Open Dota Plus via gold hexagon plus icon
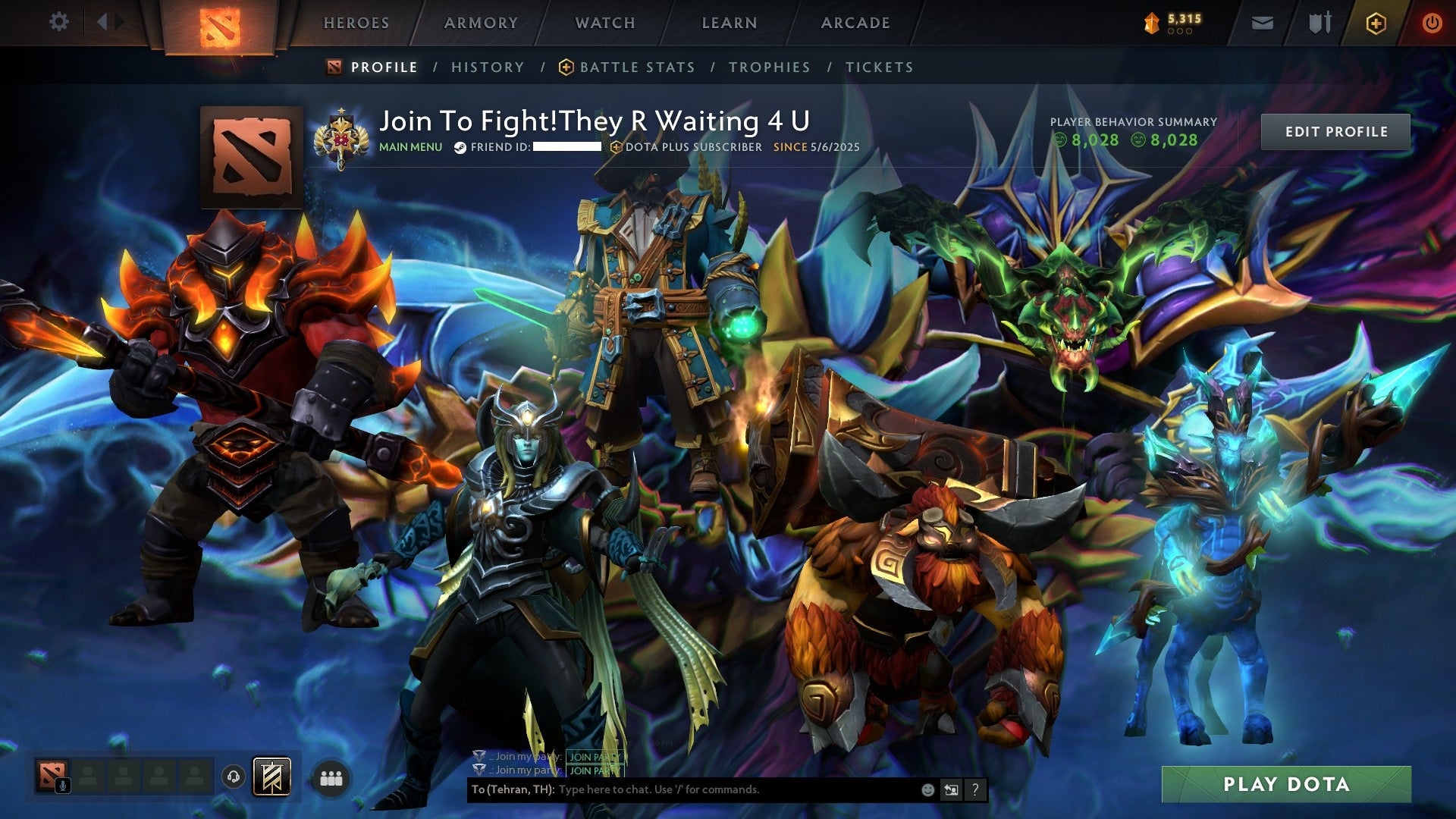Image resolution: width=1456 pixels, height=819 pixels. pos(1376,23)
